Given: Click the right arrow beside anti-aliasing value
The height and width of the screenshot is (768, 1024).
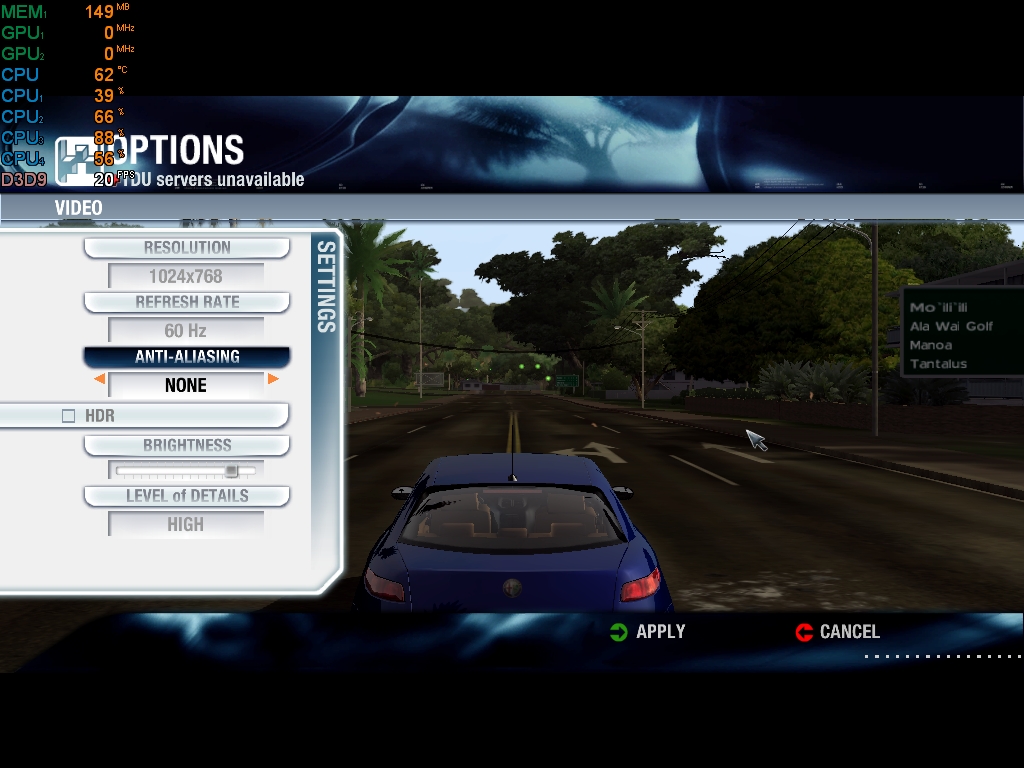Looking at the screenshot, I should pos(273,380).
